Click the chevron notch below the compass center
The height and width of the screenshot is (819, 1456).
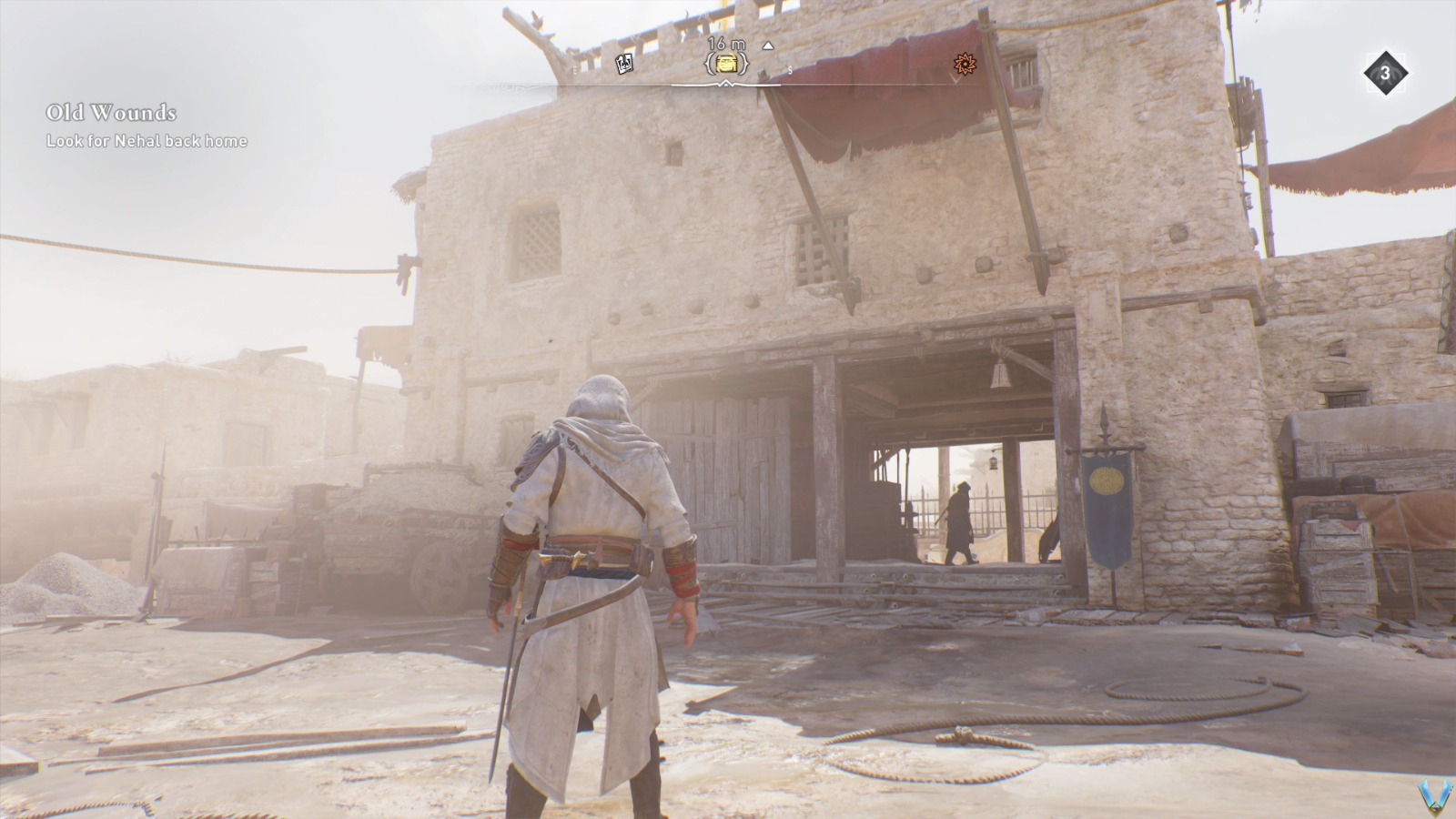pyautogui.click(x=724, y=84)
